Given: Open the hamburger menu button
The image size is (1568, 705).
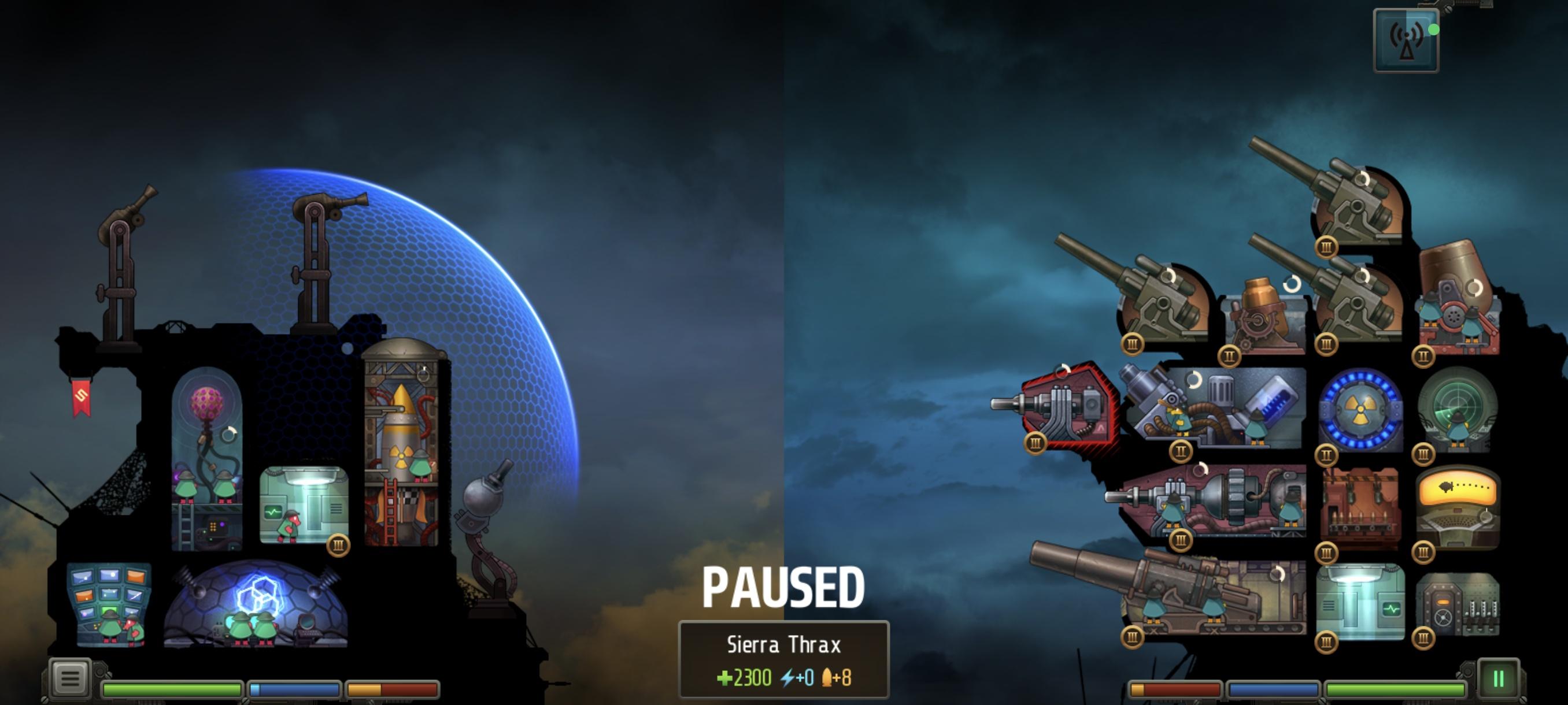Looking at the screenshot, I should 70,678.
